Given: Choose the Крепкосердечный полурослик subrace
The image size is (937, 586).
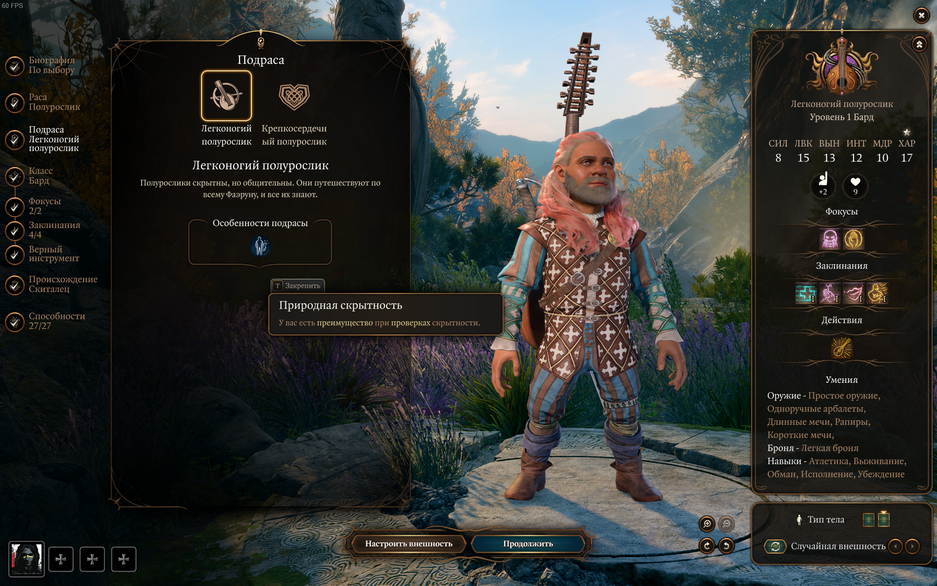Looking at the screenshot, I should tap(294, 96).
